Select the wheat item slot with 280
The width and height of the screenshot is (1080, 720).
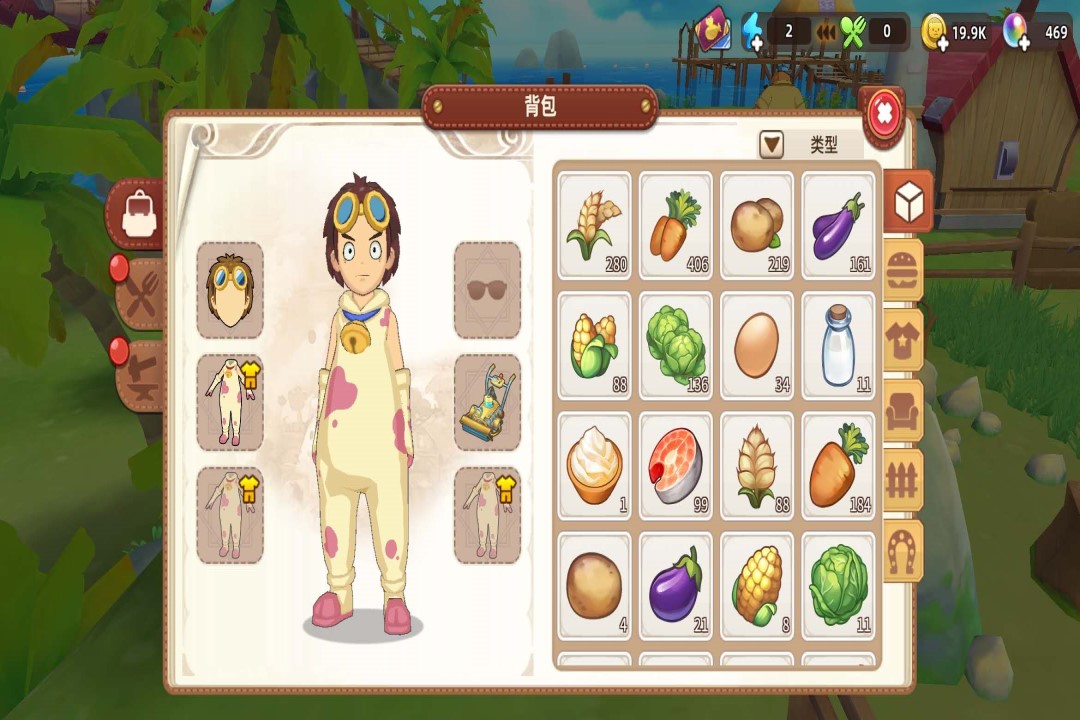[595, 225]
